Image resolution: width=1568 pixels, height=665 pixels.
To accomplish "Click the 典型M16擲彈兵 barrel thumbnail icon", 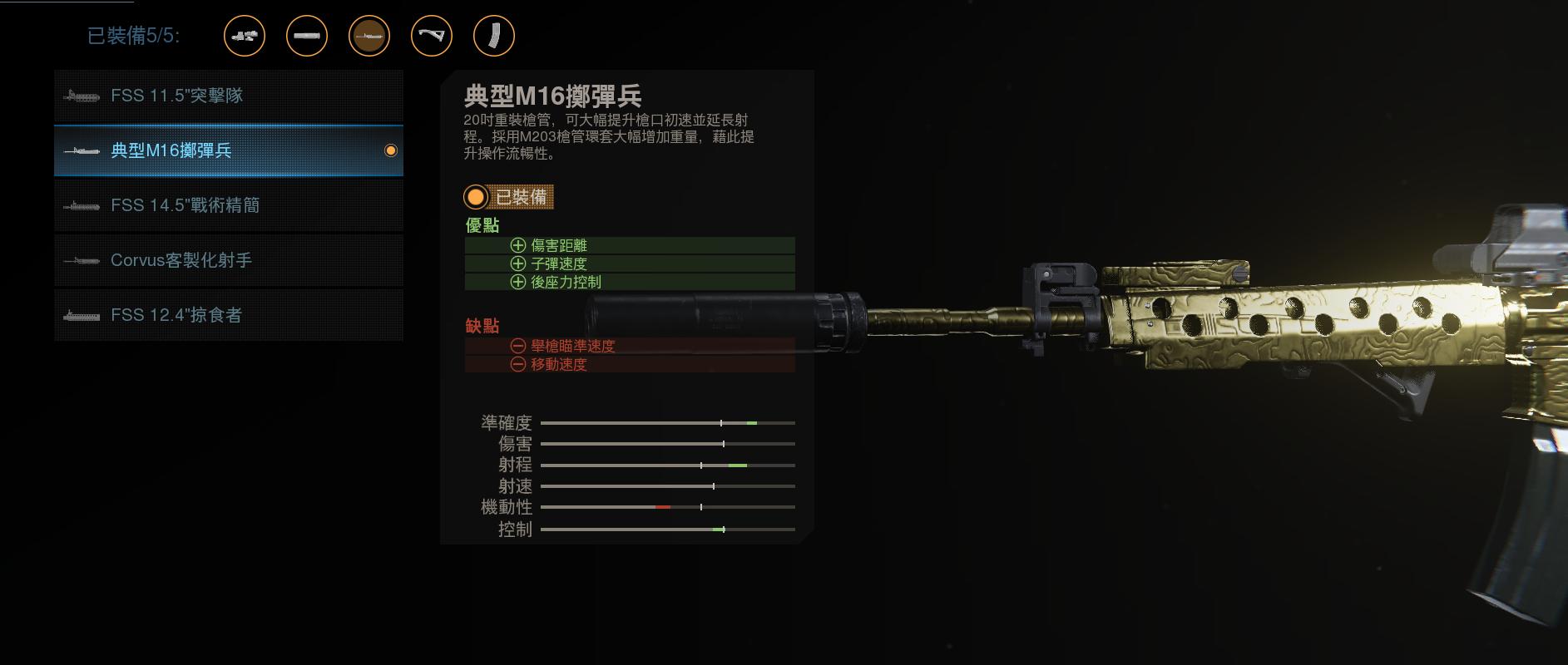I will [80, 150].
